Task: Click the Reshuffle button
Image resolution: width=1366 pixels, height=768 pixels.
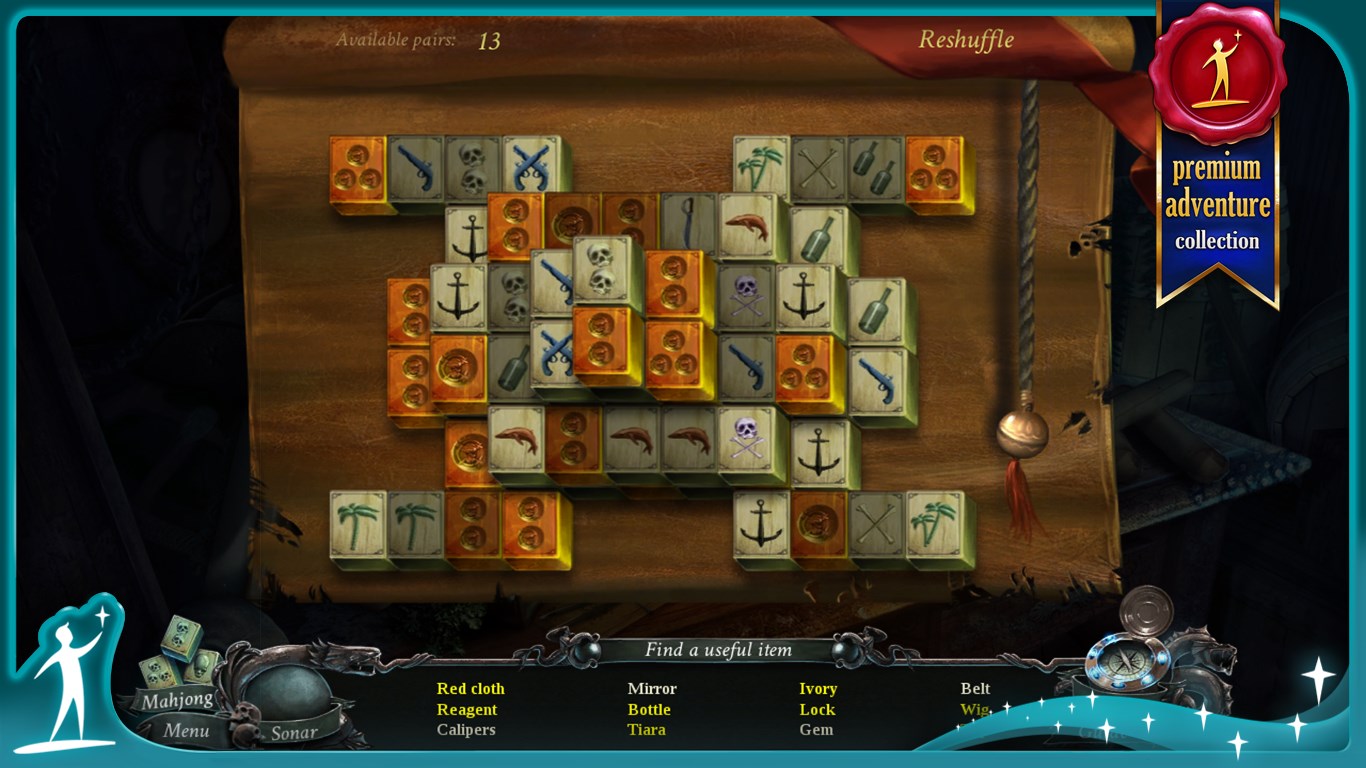Action: [965, 41]
